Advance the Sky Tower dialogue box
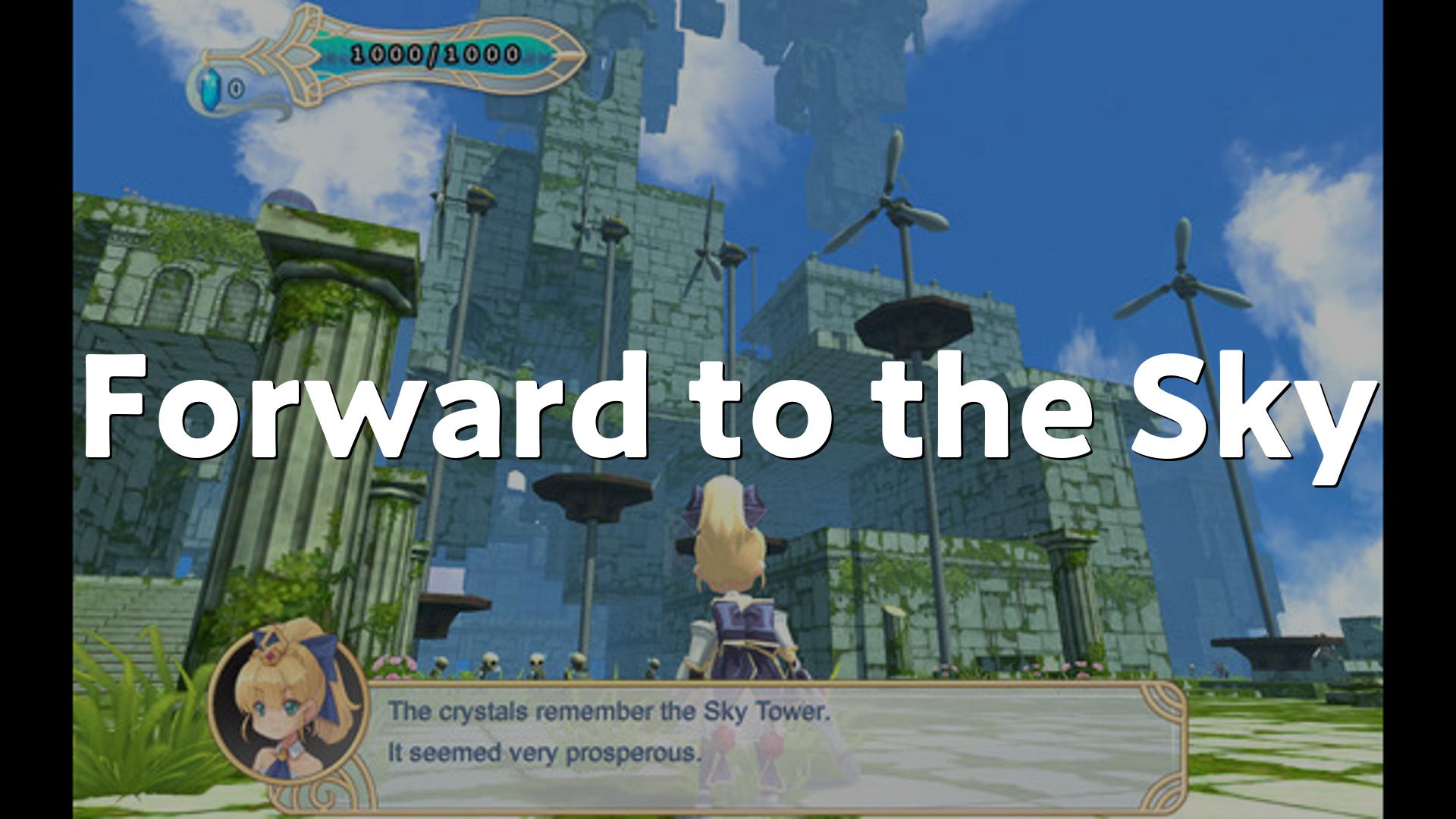1456x819 pixels. (773, 733)
